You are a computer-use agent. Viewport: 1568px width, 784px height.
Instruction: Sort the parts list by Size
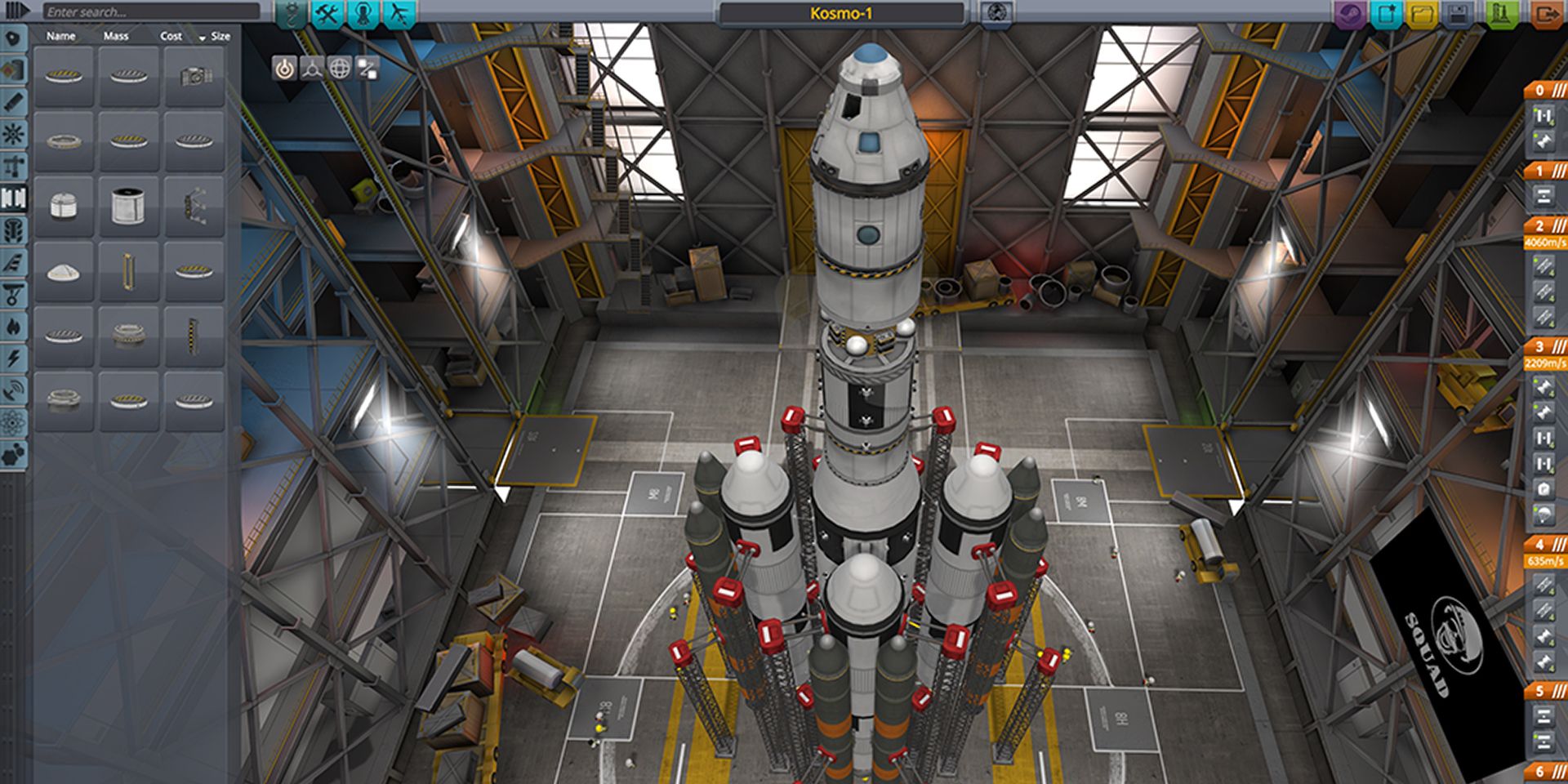[x=220, y=36]
